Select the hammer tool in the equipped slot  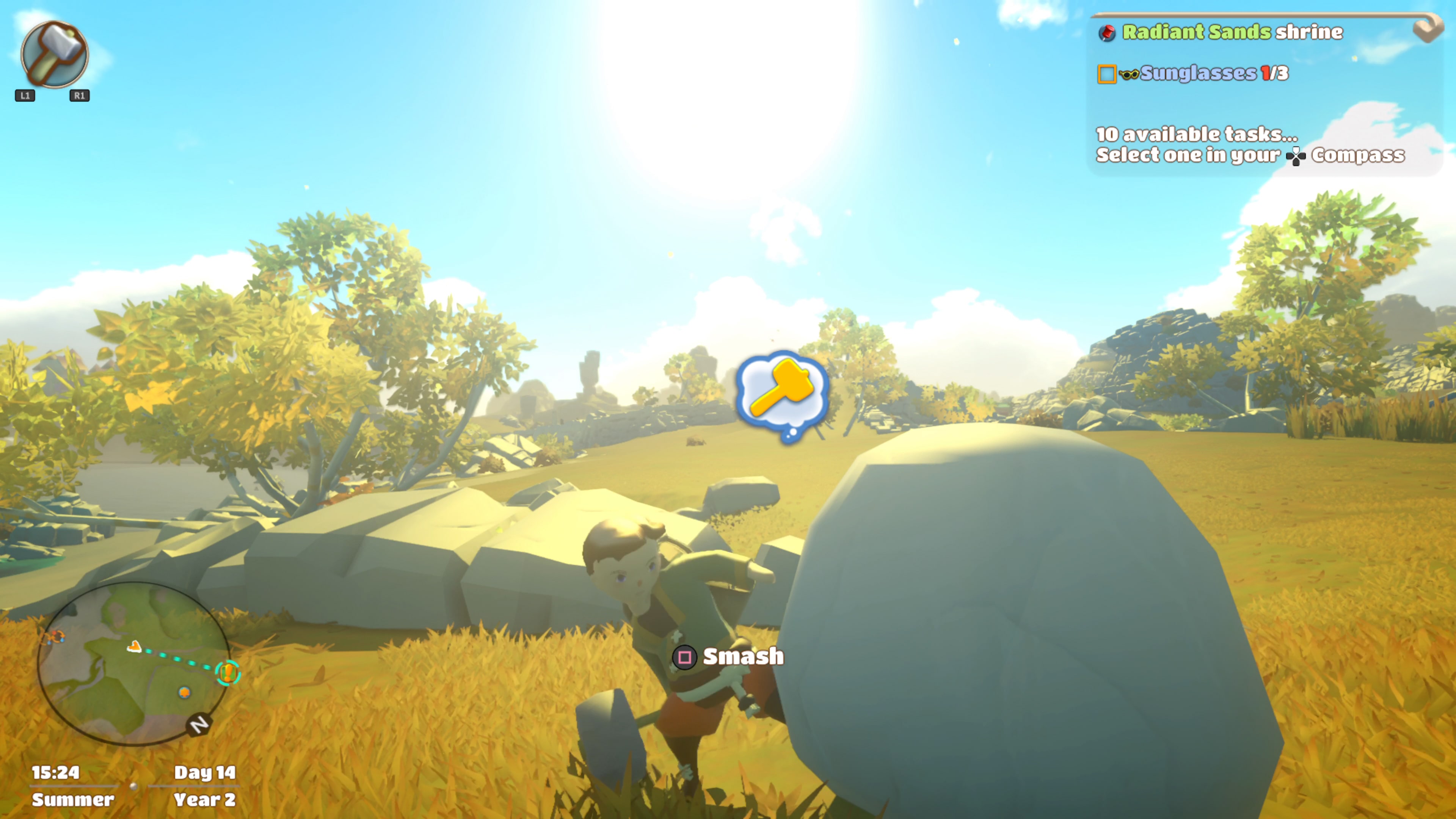click(55, 55)
